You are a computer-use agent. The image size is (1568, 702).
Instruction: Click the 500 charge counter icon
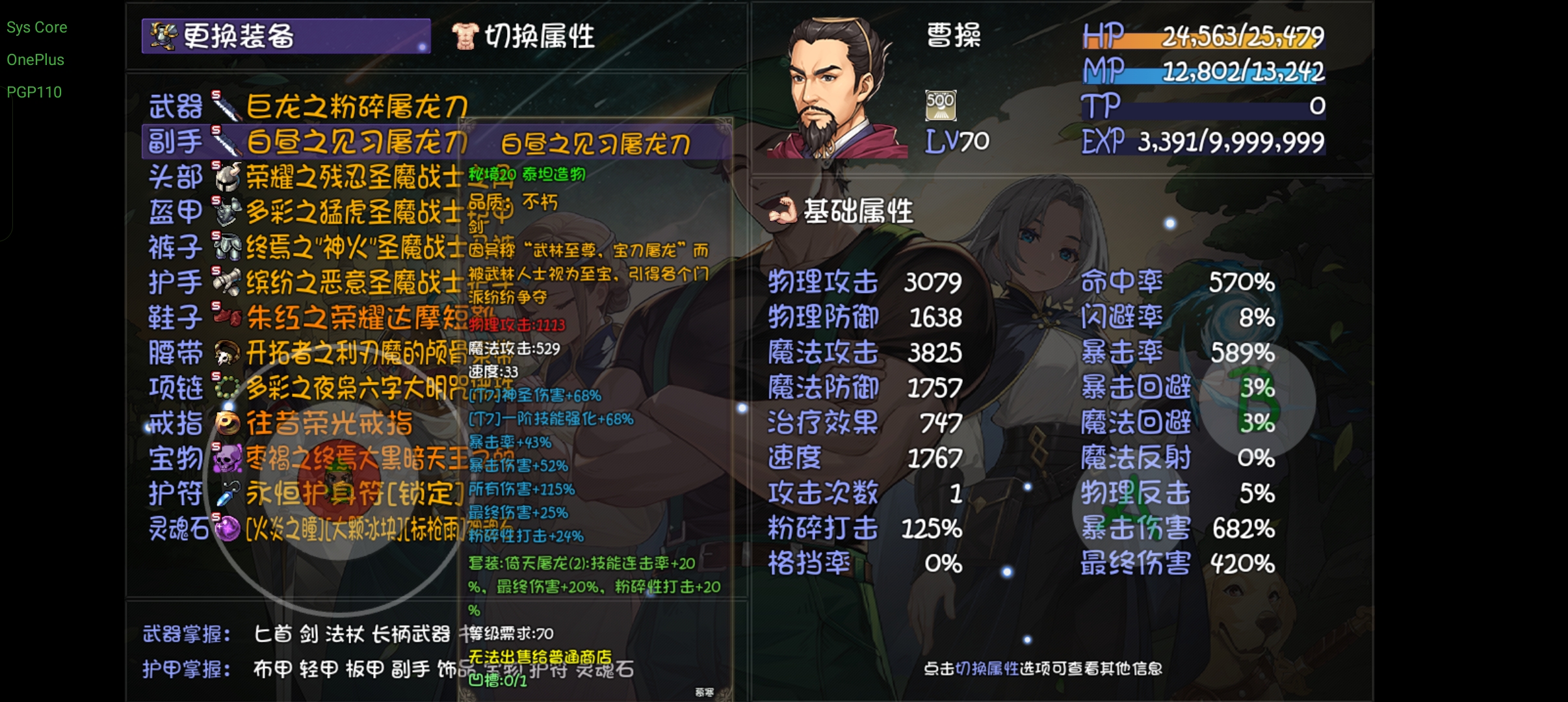click(941, 104)
